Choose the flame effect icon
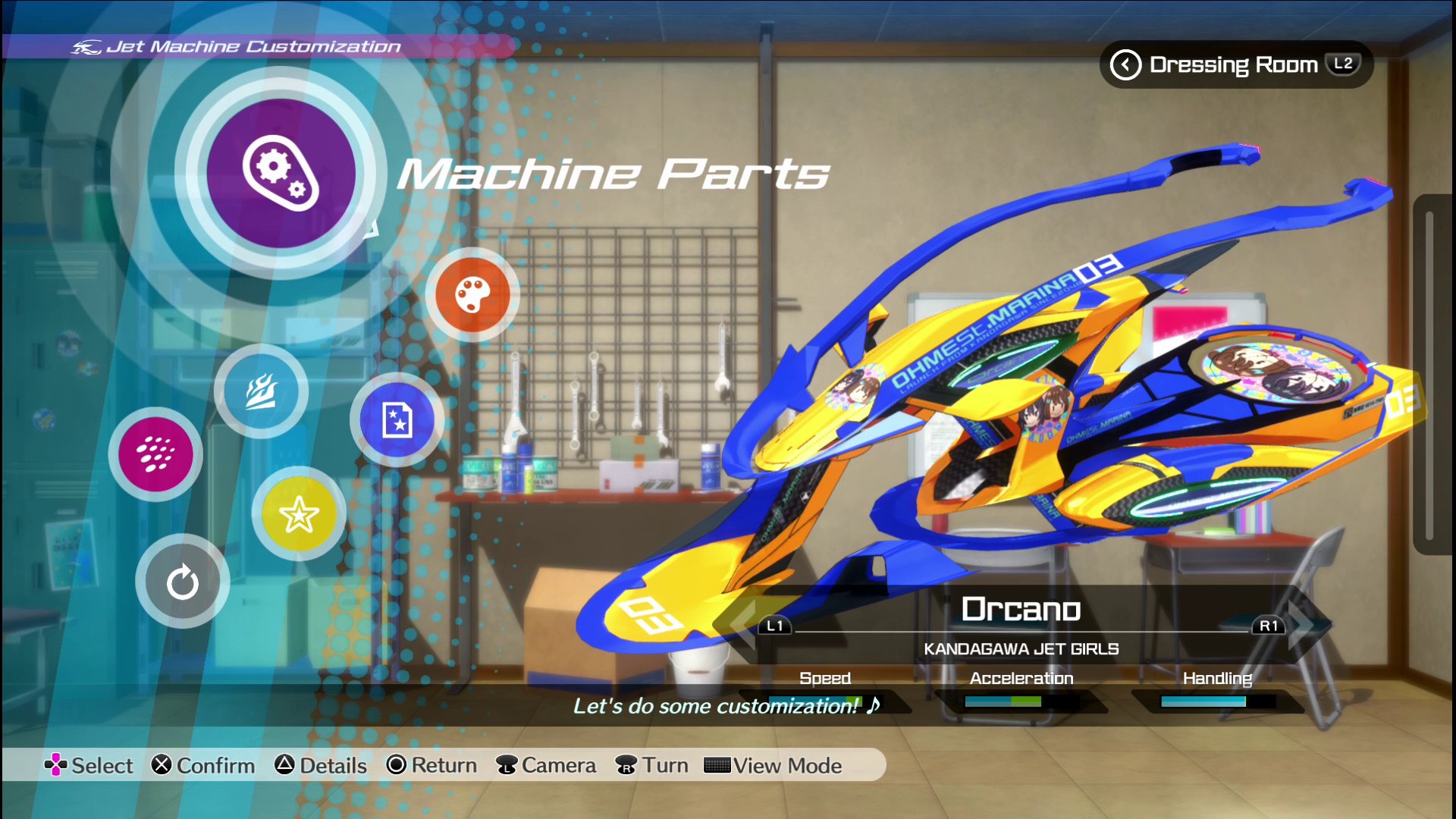The height and width of the screenshot is (819, 1456). click(261, 391)
